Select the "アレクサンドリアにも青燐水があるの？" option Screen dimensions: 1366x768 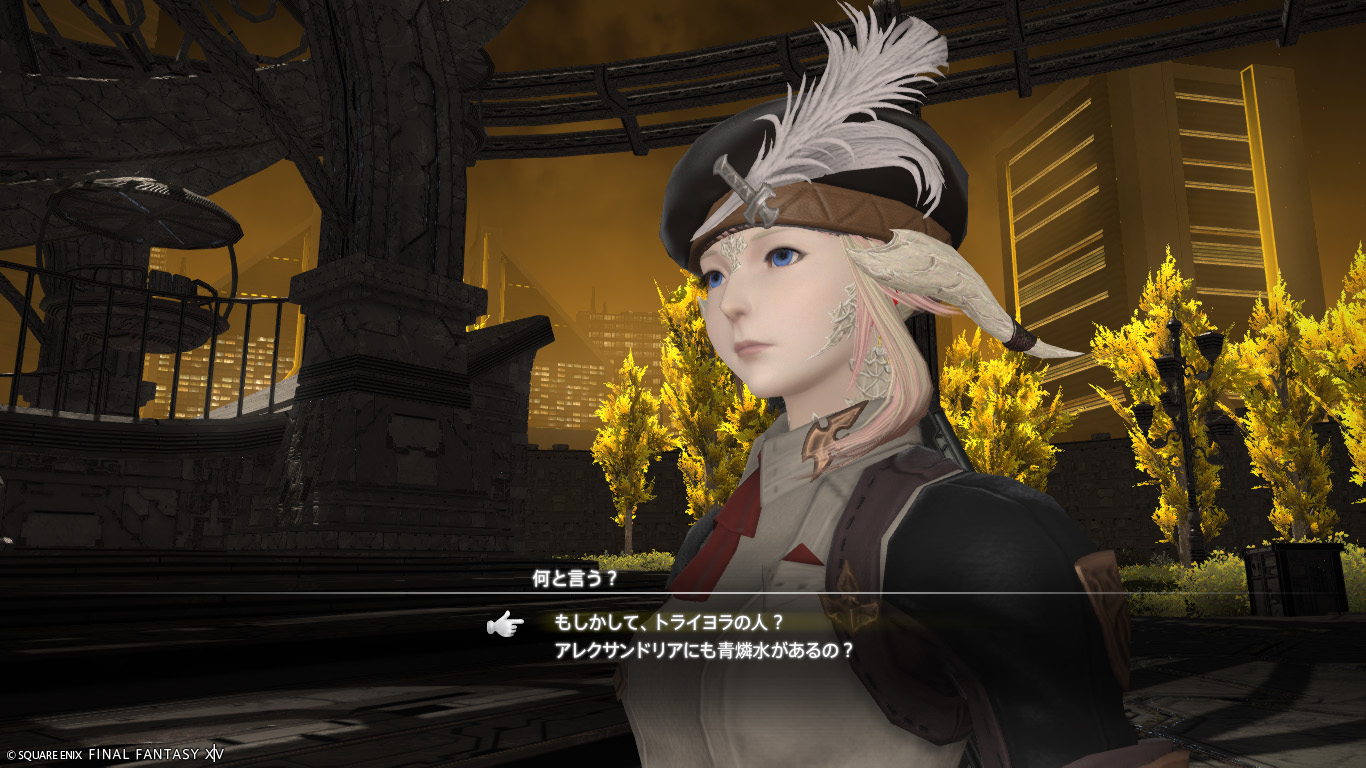pos(704,650)
